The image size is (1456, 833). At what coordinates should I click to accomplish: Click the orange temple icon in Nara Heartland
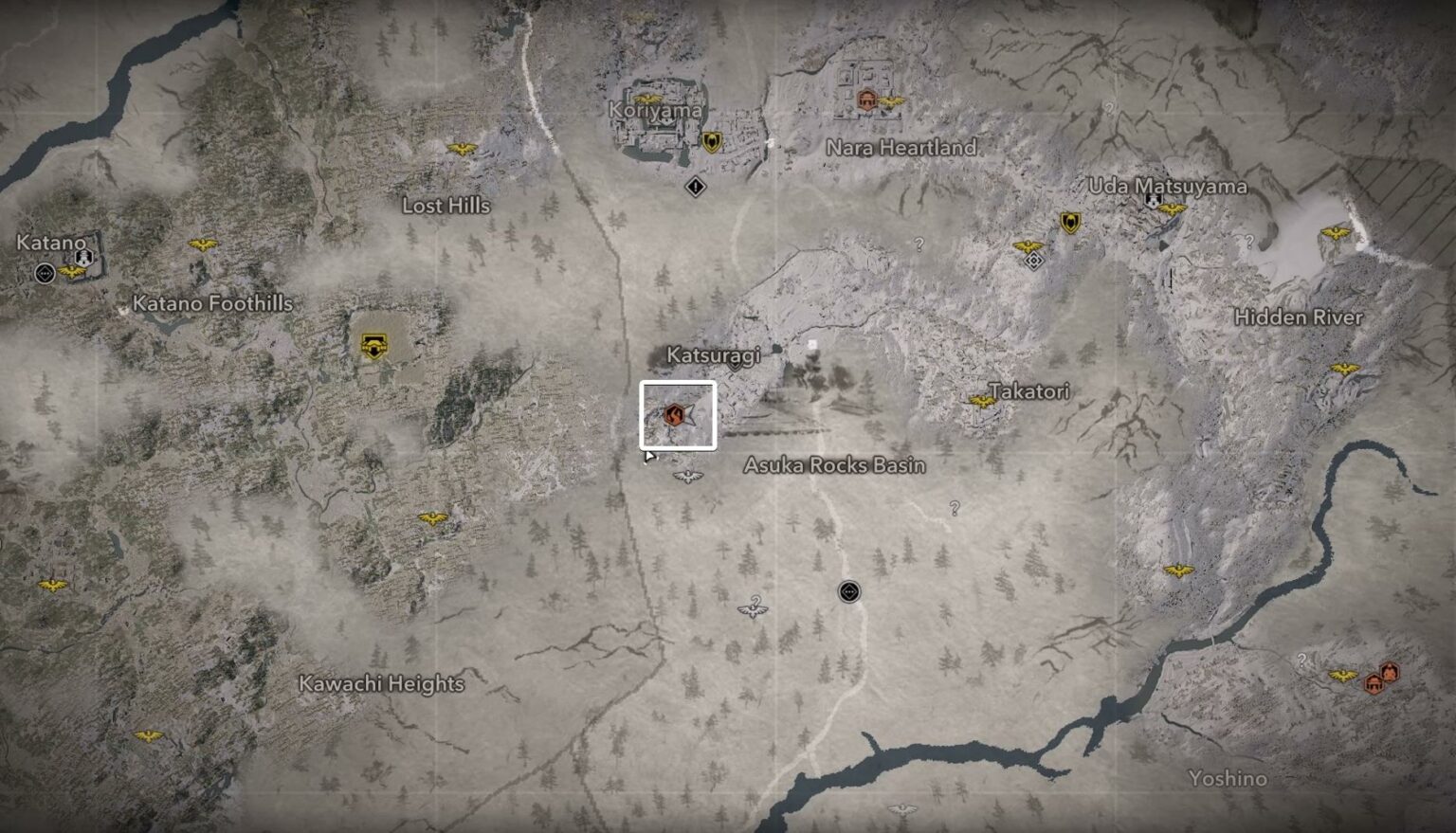tap(867, 99)
